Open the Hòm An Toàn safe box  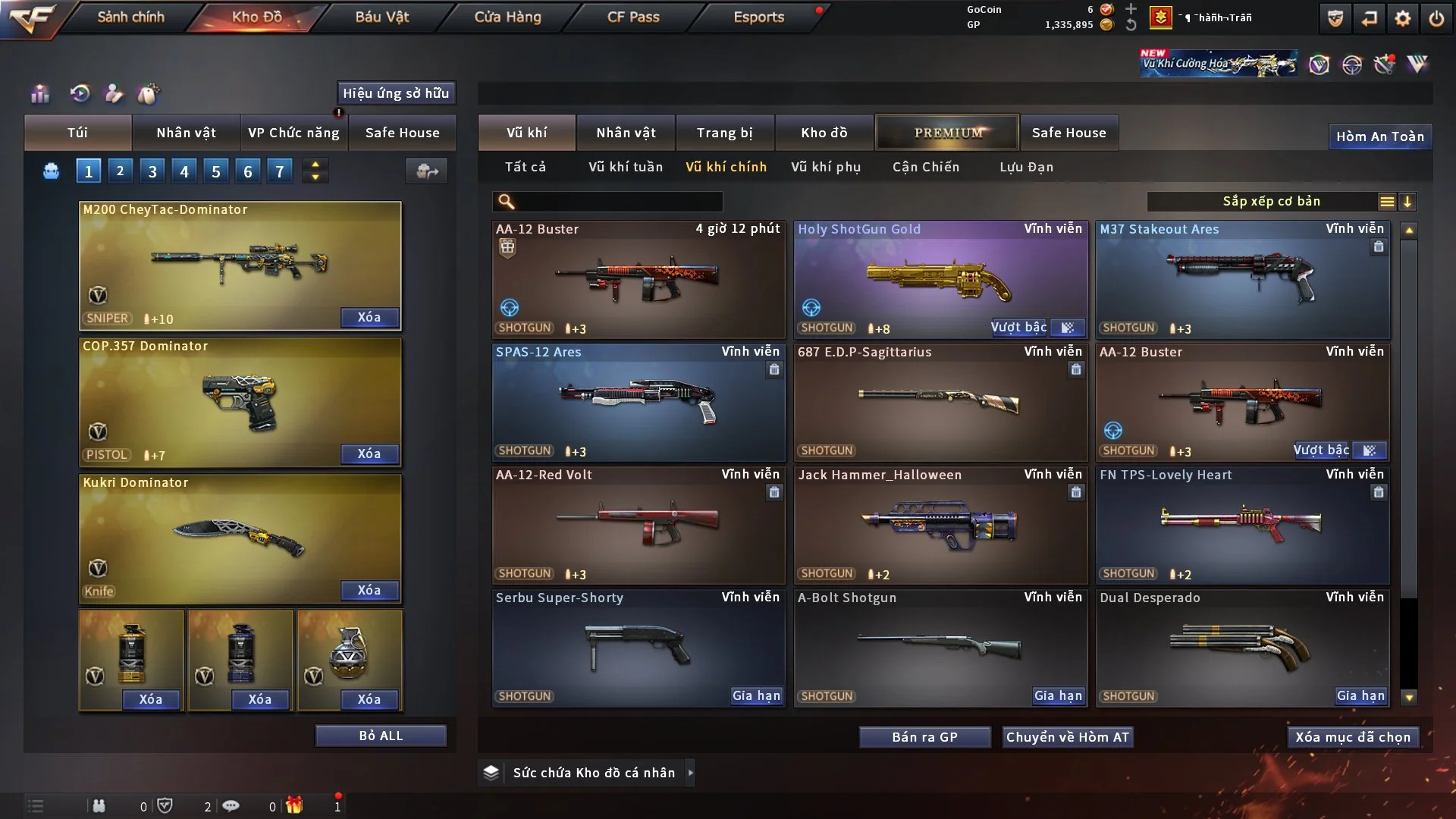point(1379,136)
